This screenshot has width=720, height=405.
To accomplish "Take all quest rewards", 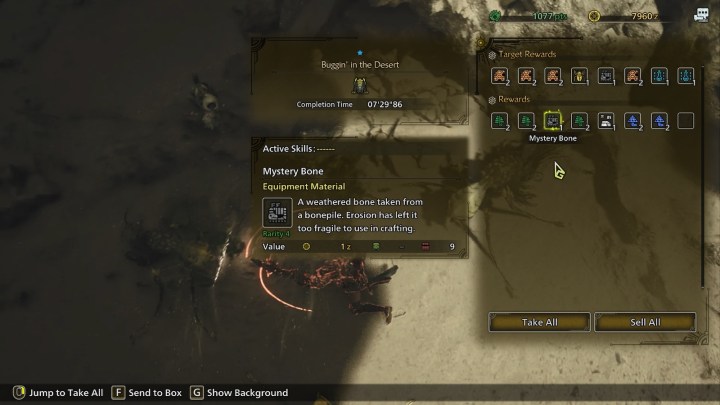I will 539,322.
